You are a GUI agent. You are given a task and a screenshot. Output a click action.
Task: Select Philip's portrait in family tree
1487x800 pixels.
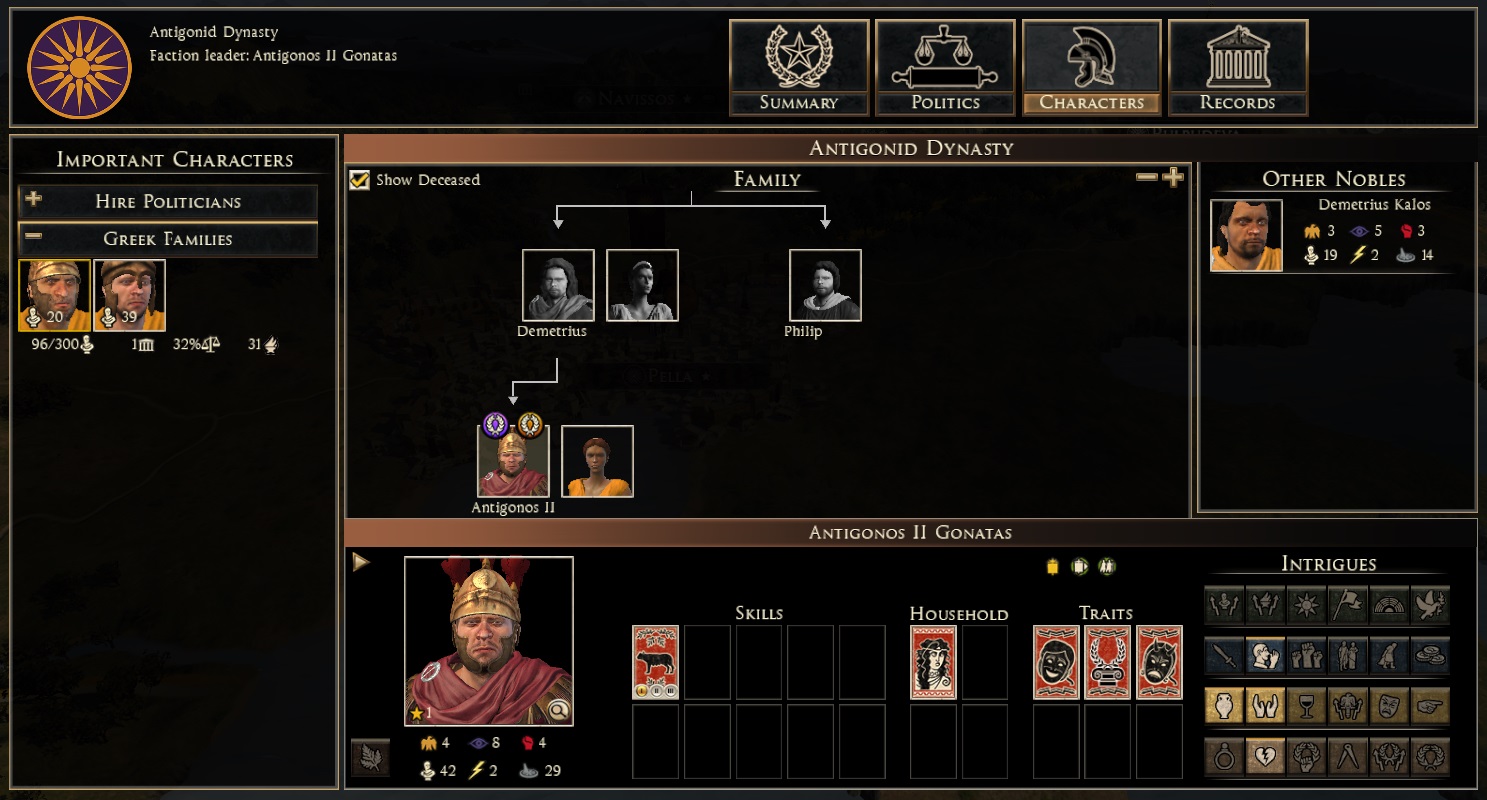coord(825,285)
